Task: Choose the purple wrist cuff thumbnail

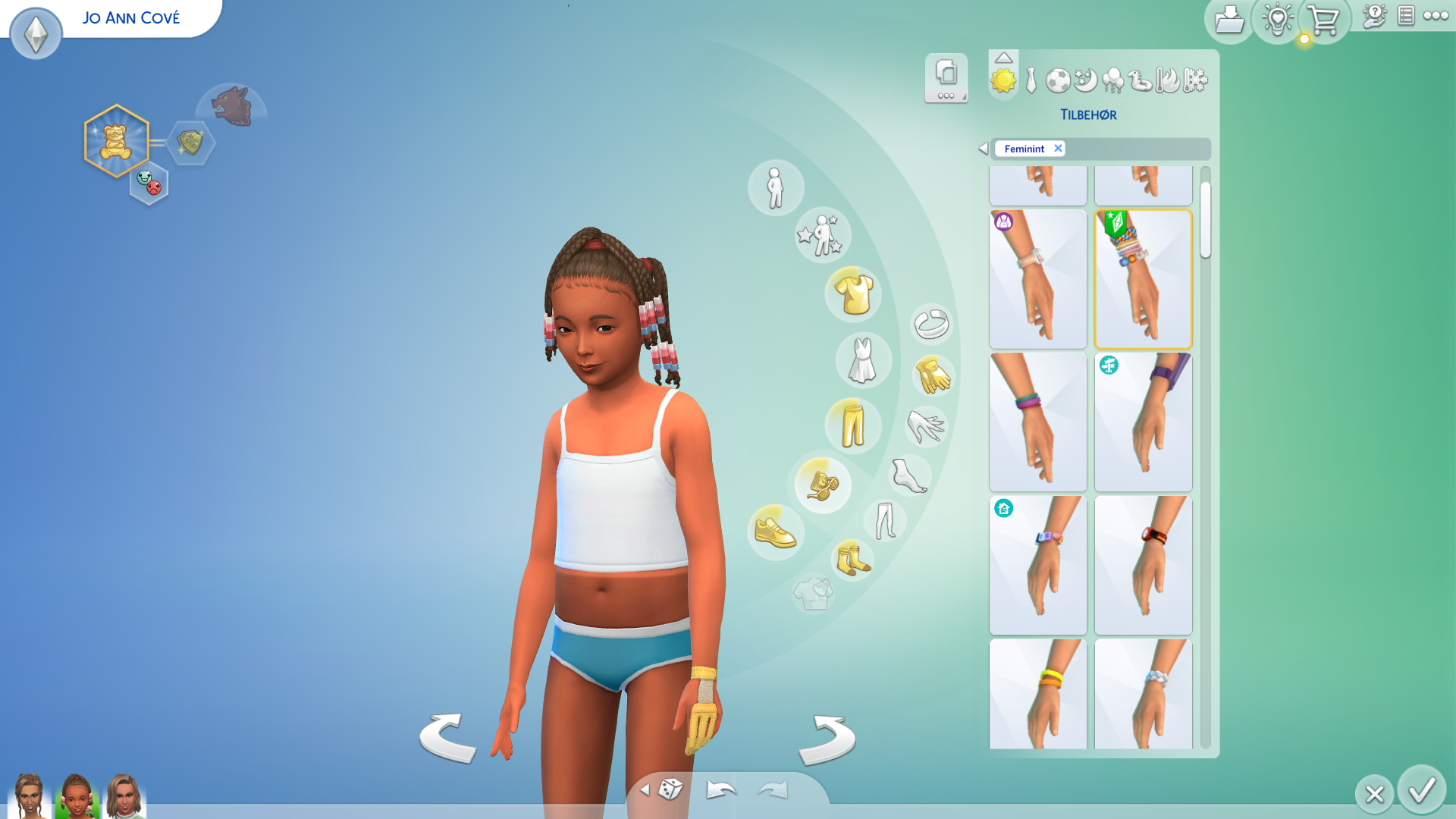Action: (x=1143, y=422)
